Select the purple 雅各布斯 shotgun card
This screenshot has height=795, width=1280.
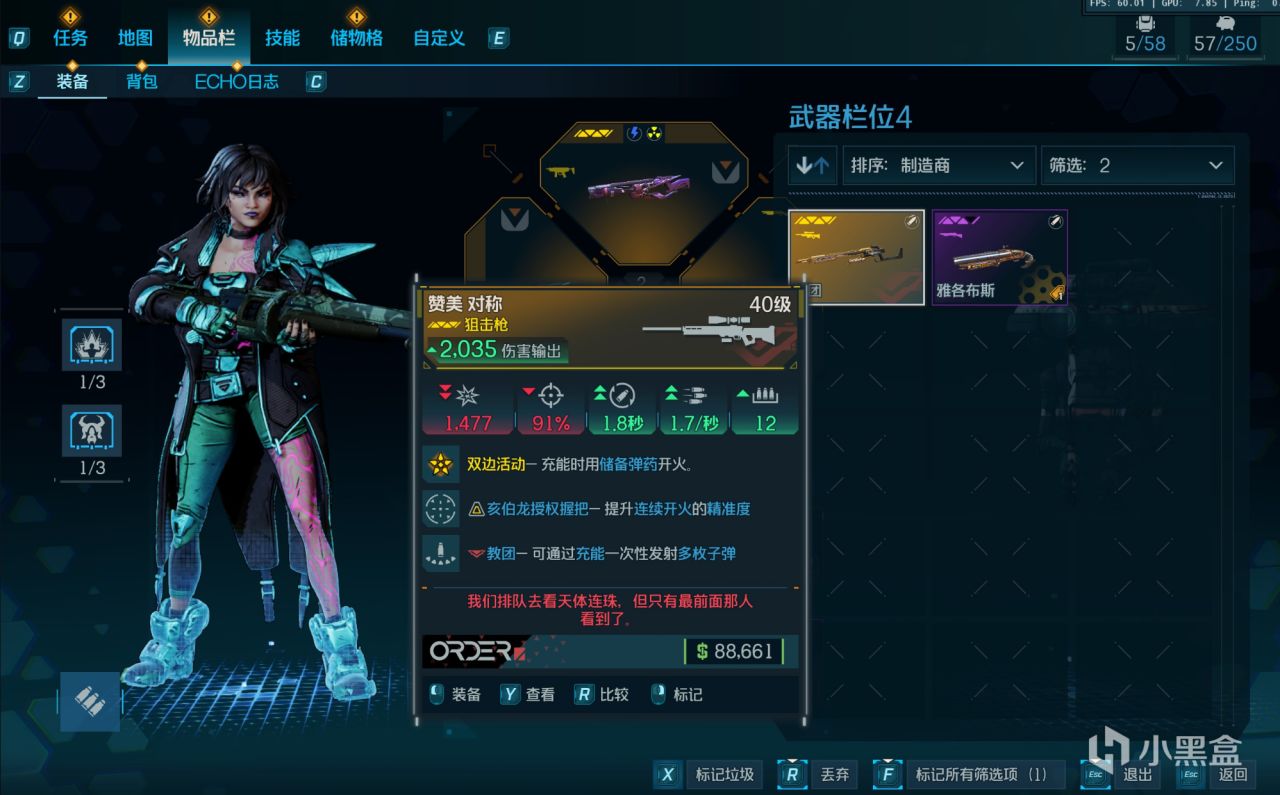999,256
